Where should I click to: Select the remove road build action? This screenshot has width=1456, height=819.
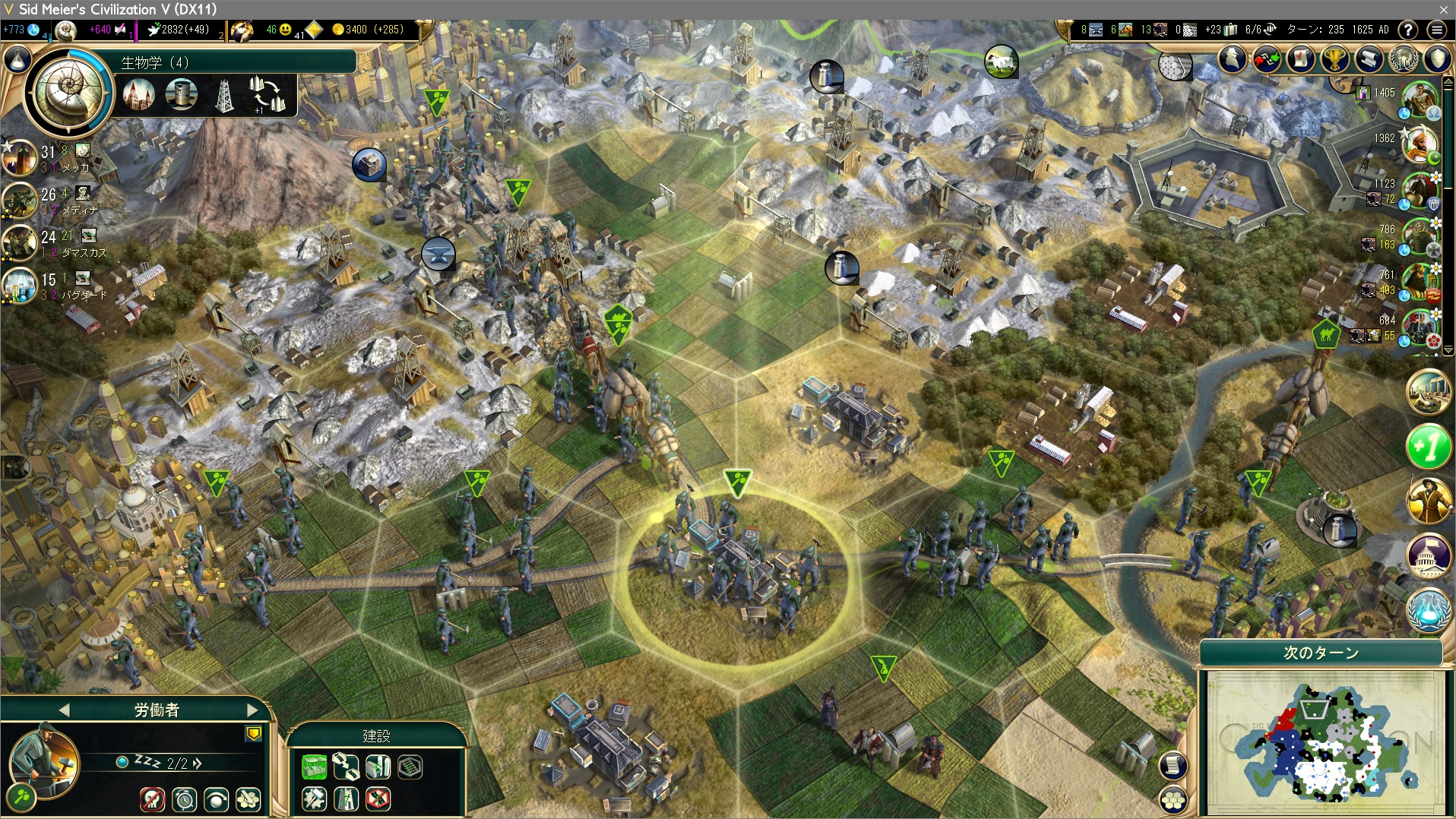point(378,799)
